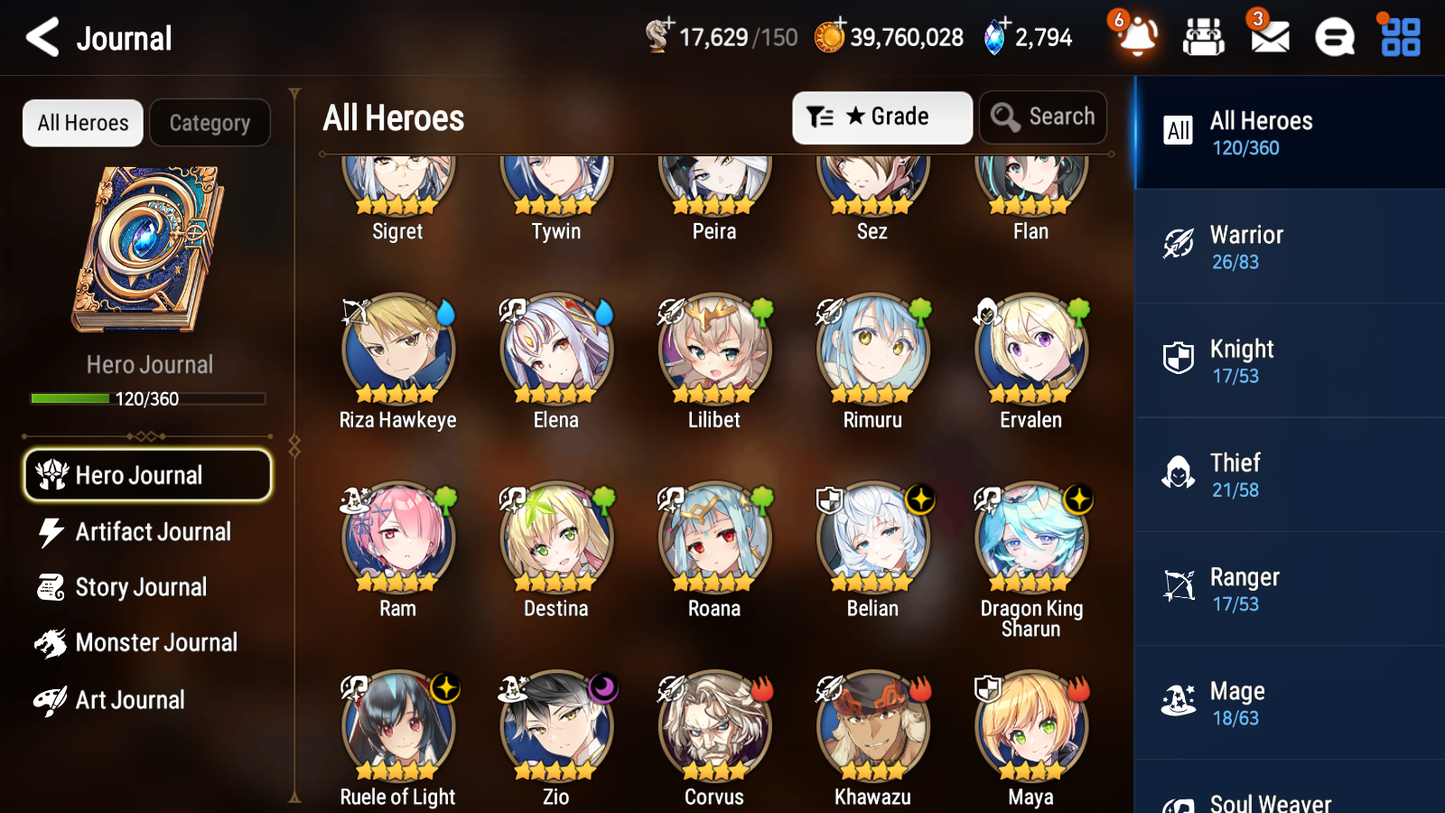Go back using the Journal back arrow

coord(42,36)
